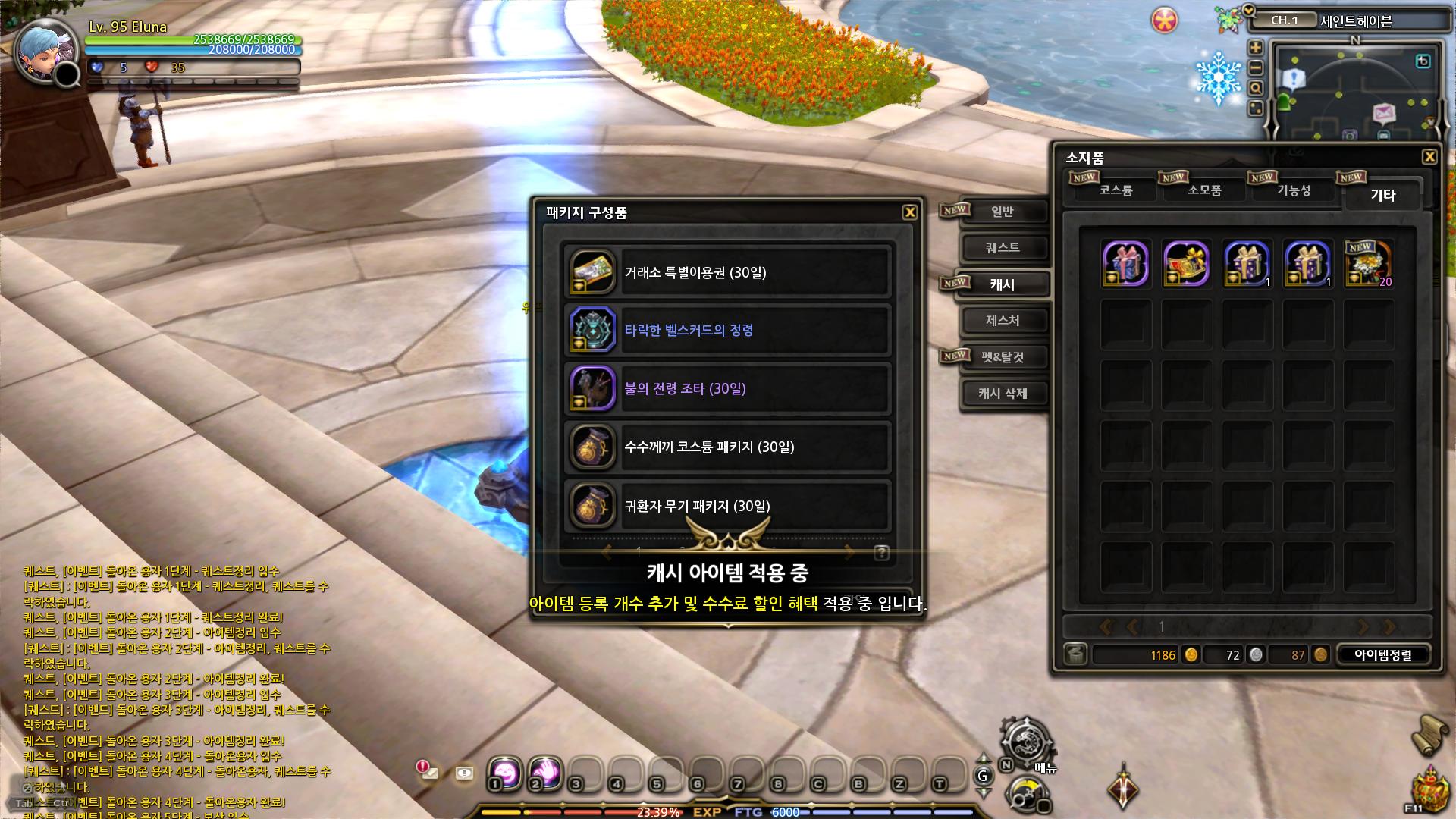The image size is (1456, 819).
Task: Select 귀환자 무기 패키지 (30일) row
Action: pos(726,506)
